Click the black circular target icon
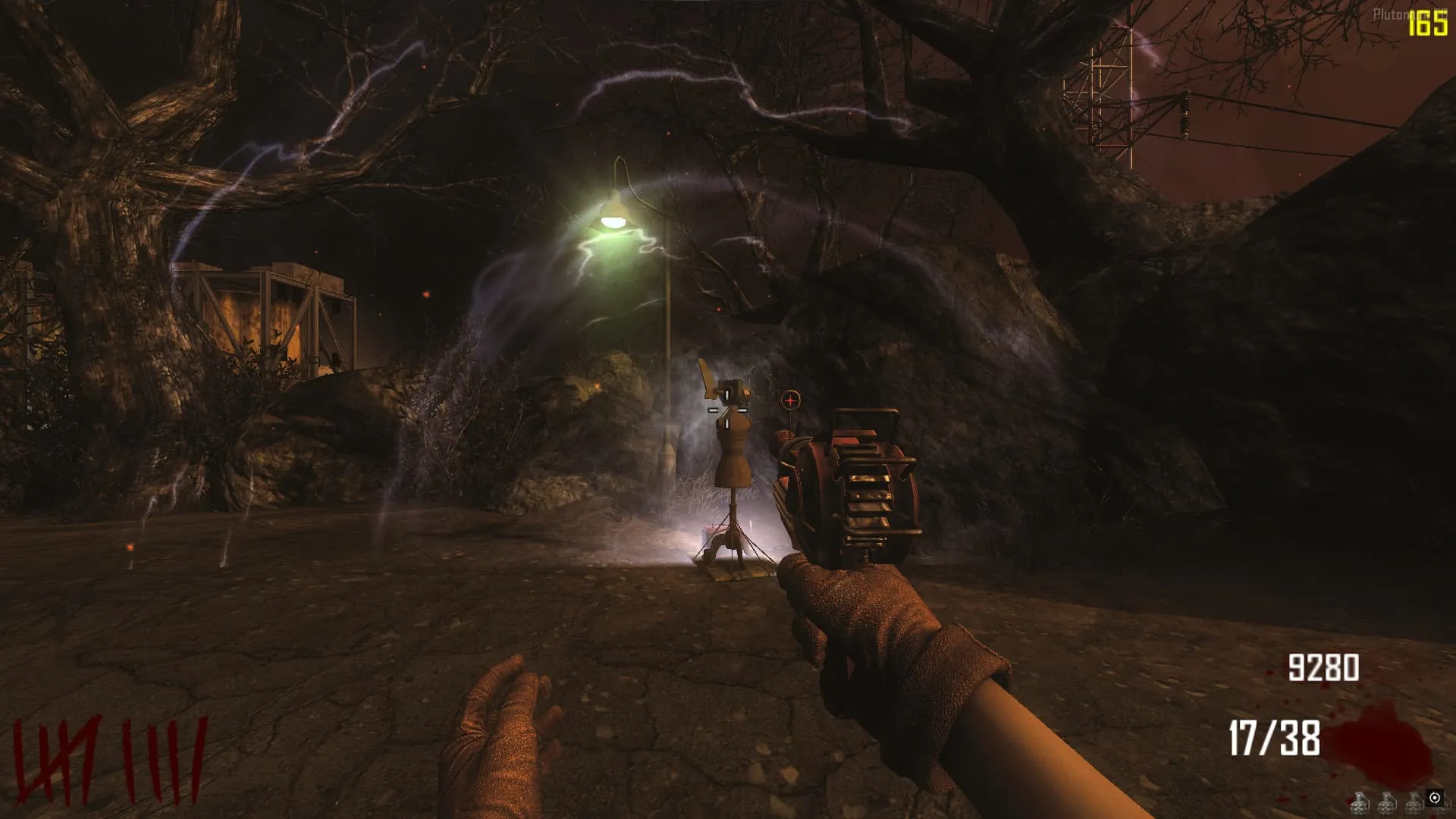1456x819 pixels. pos(1434,798)
